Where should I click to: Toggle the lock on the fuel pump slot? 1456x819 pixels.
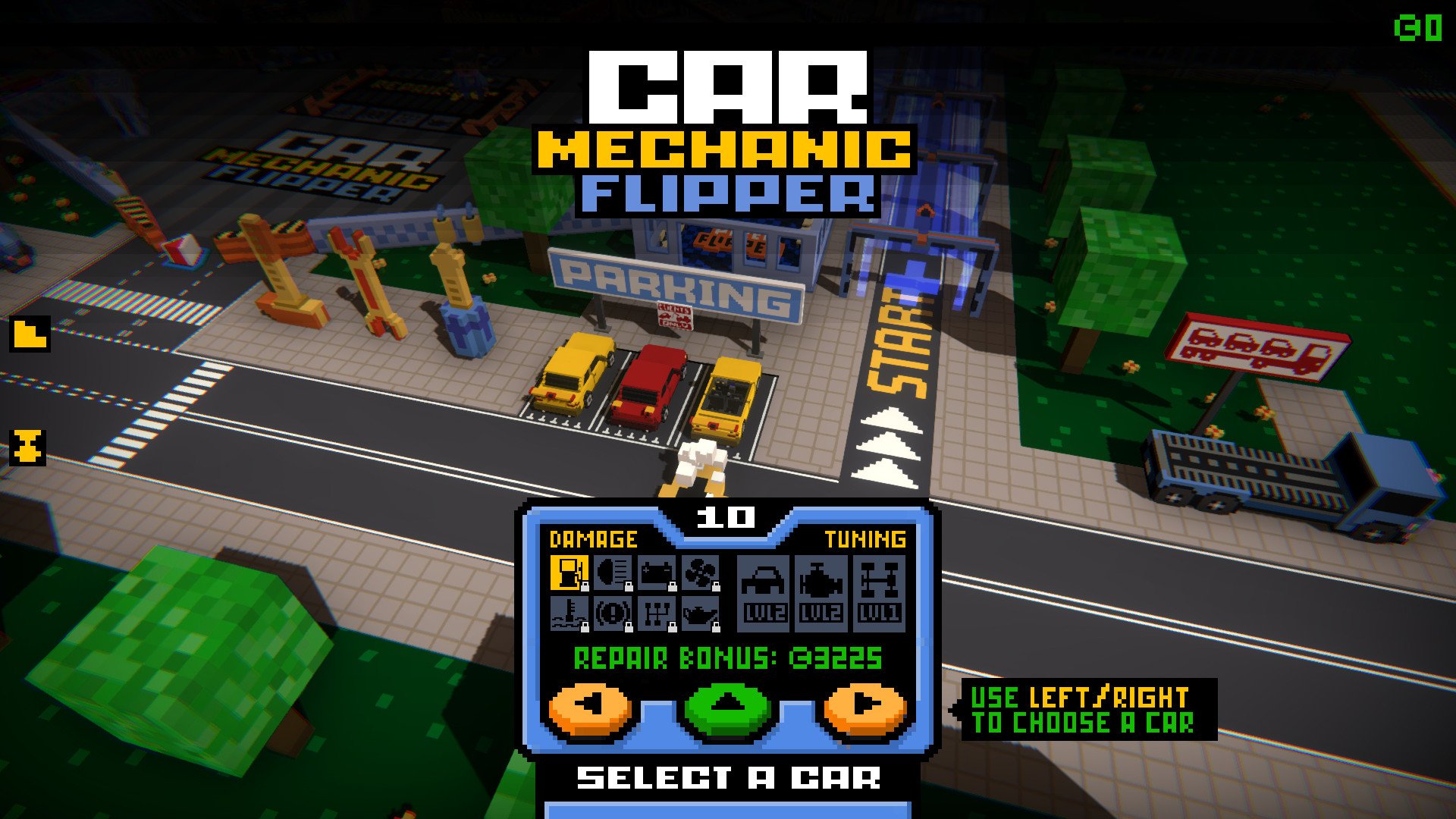coord(584,588)
